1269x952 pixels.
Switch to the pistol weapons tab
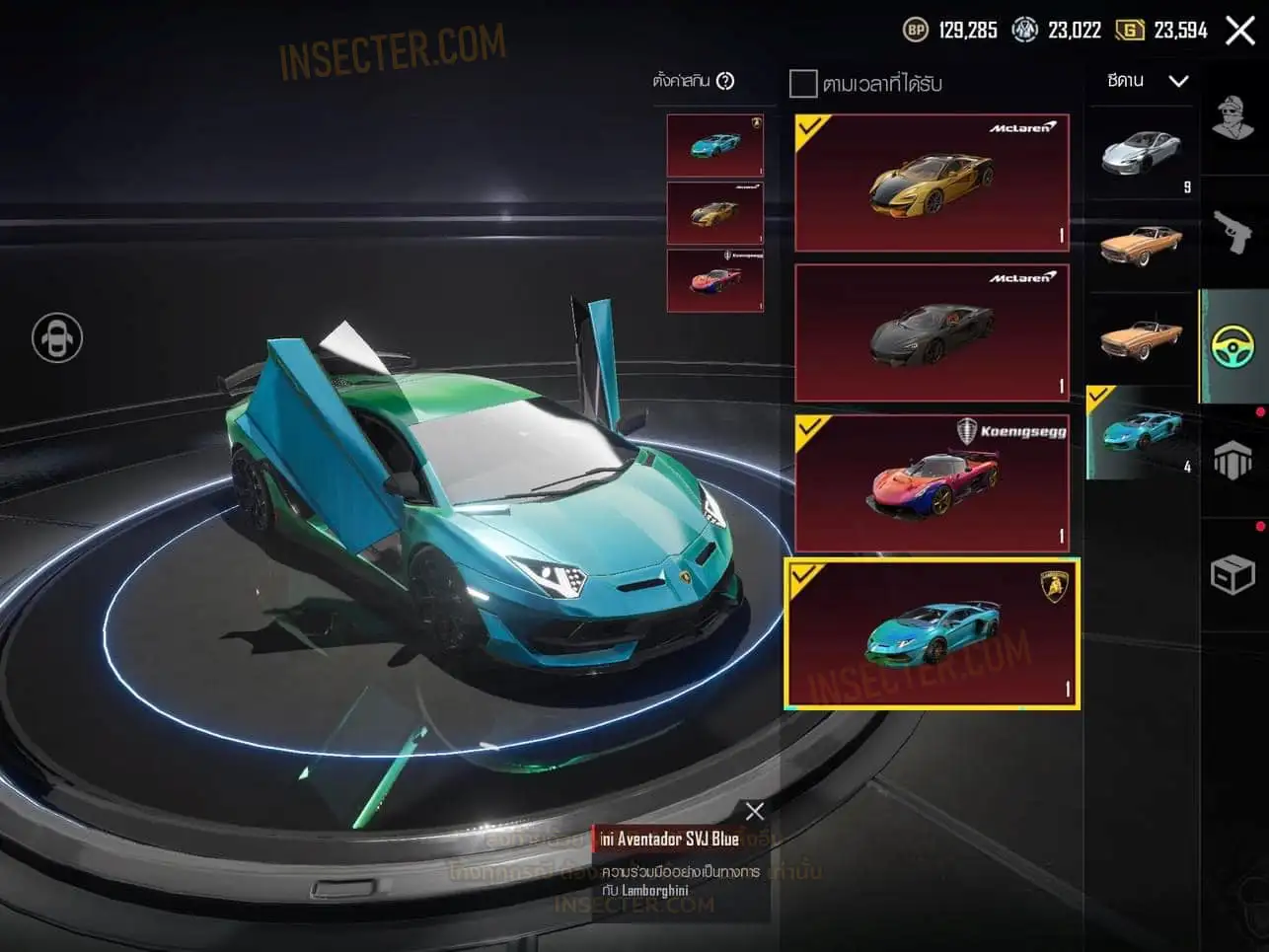1233,233
